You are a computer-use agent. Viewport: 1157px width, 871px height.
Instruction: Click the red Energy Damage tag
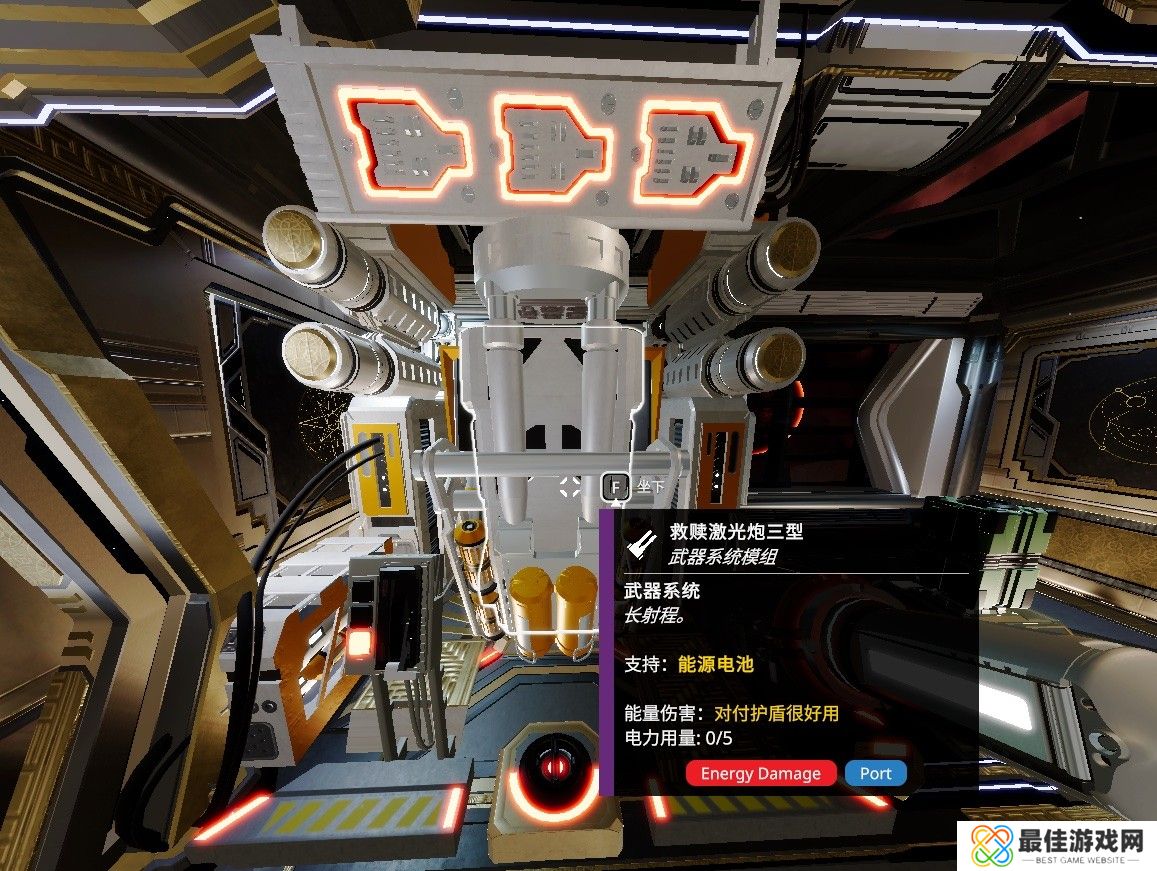[761, 773]
